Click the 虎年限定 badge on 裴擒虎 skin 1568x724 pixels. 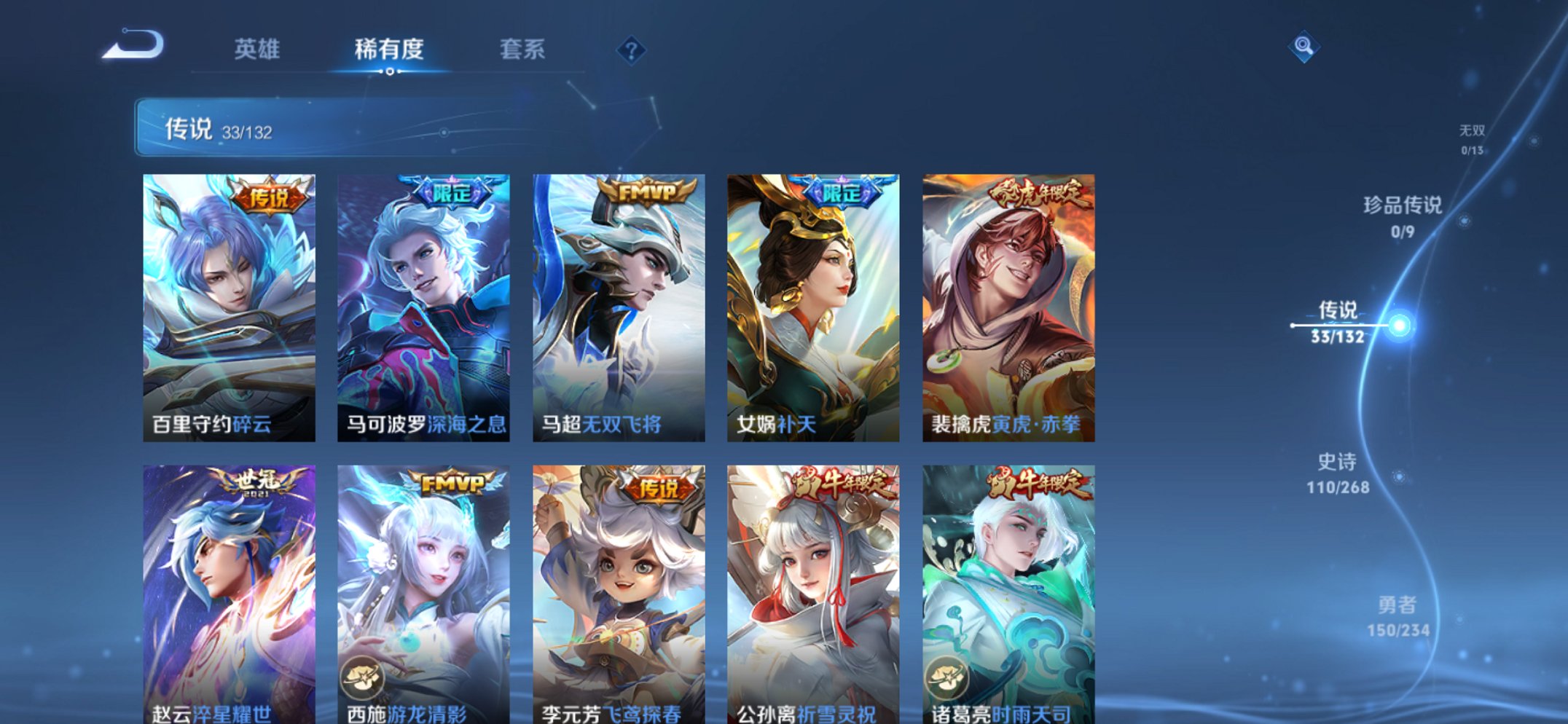pos(1042,191)
